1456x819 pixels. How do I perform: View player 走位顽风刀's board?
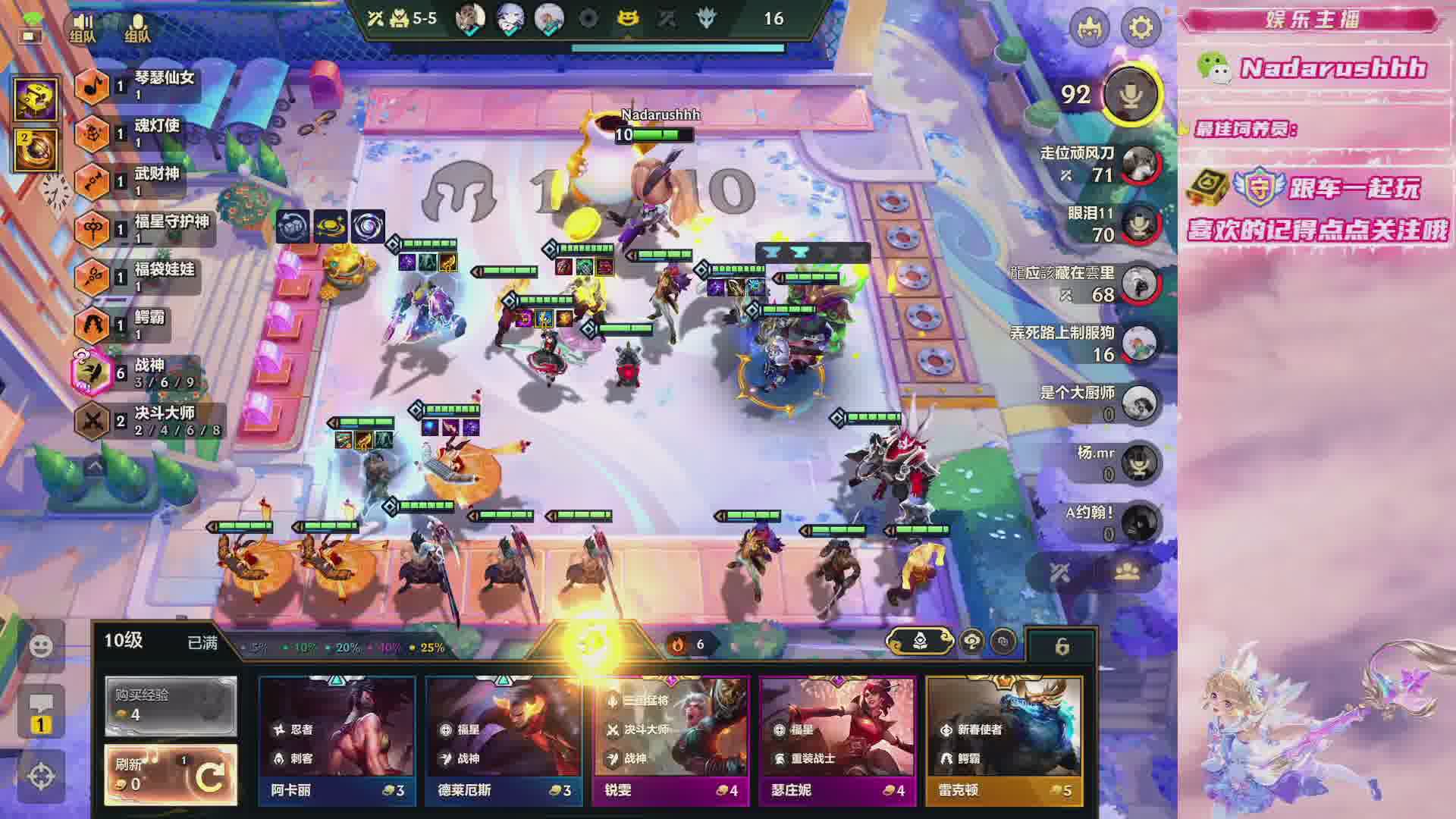pyautogui.click(x=1140, y=164)
